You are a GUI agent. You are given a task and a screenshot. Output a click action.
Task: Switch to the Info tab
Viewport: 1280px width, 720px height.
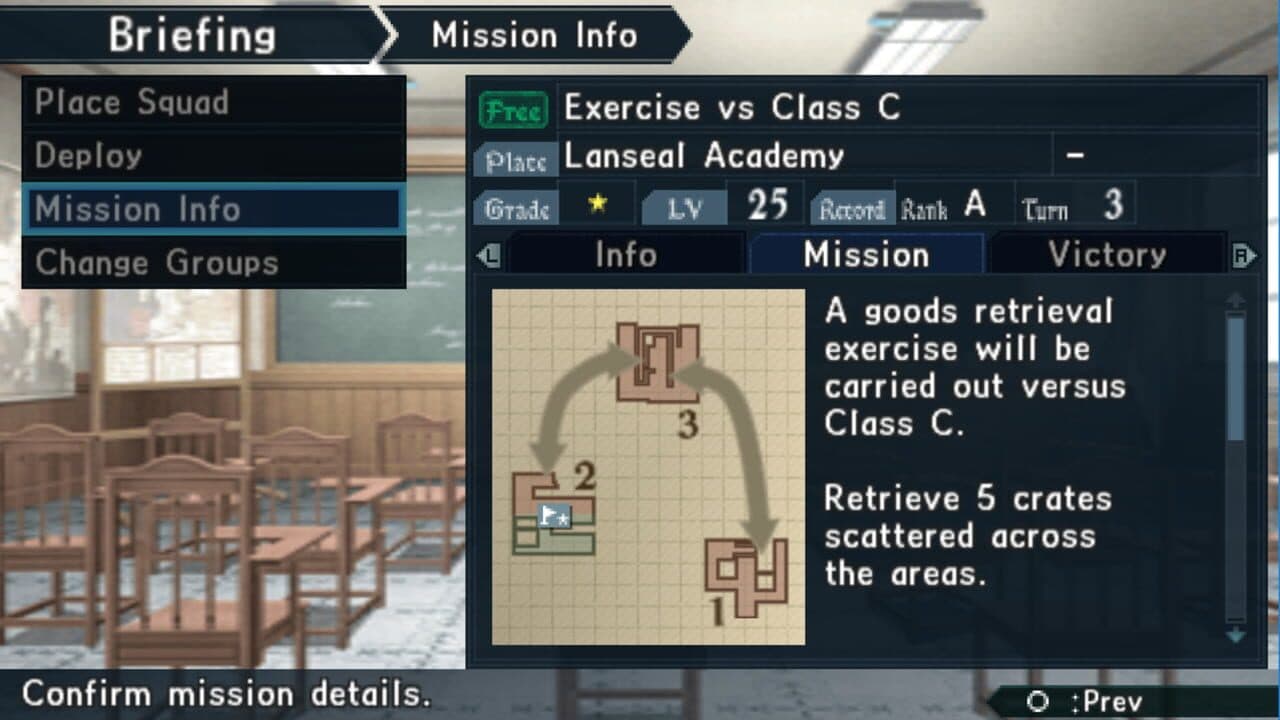tap(625, 254)
